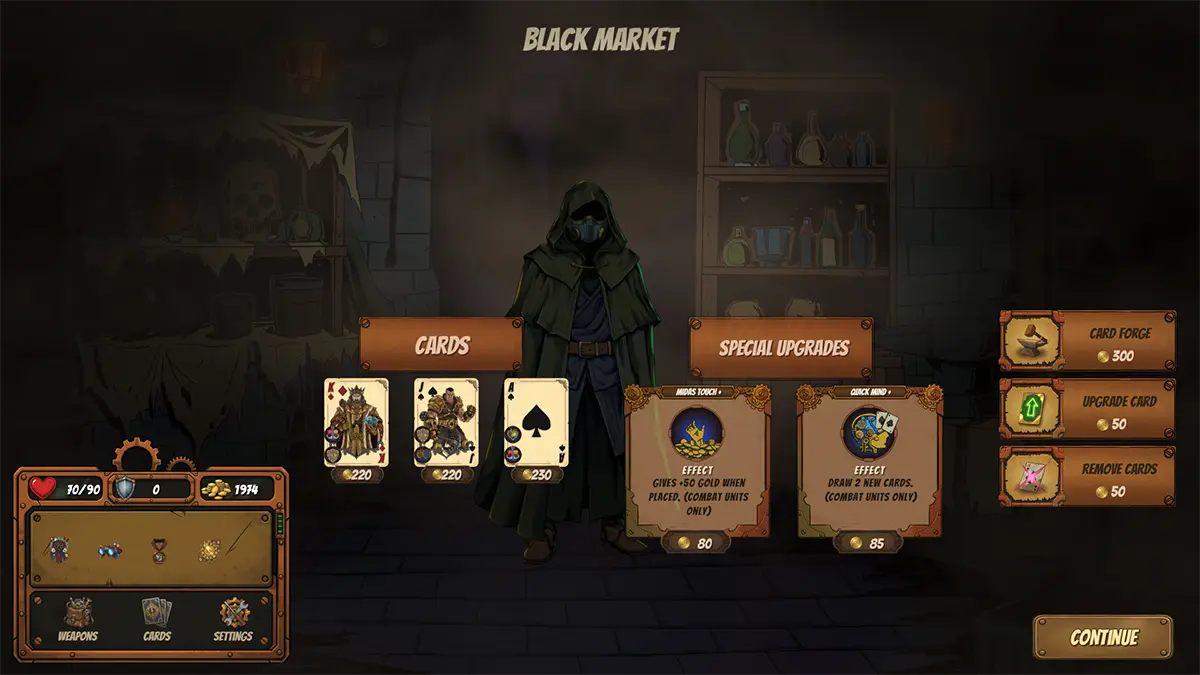Choose the Remove Cards option
The width and height of the screenshot is (1200, 675).
point(1088,476)
